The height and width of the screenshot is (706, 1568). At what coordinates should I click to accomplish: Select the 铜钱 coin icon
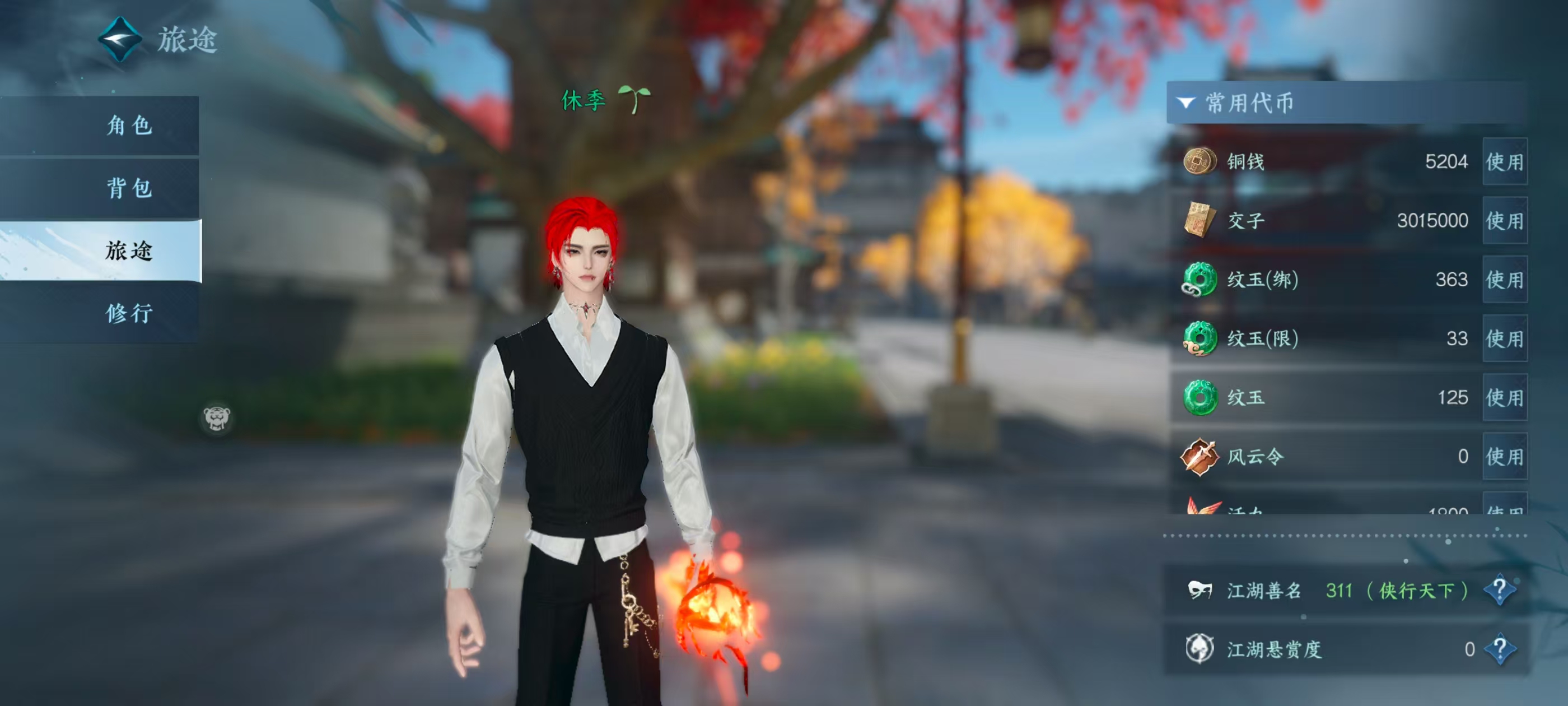[1199, 161]
